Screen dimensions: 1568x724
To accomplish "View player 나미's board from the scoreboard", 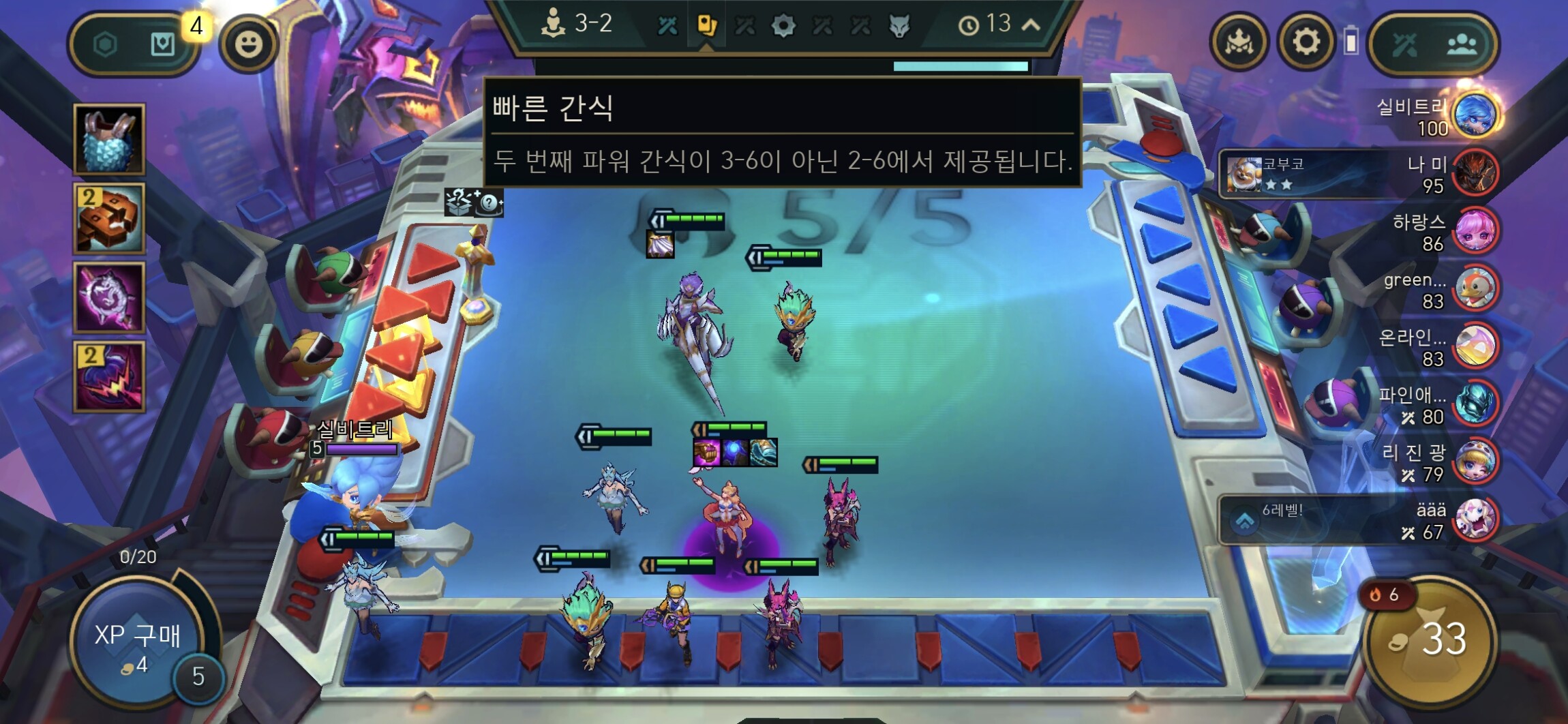I will [x=1475, y=173].
